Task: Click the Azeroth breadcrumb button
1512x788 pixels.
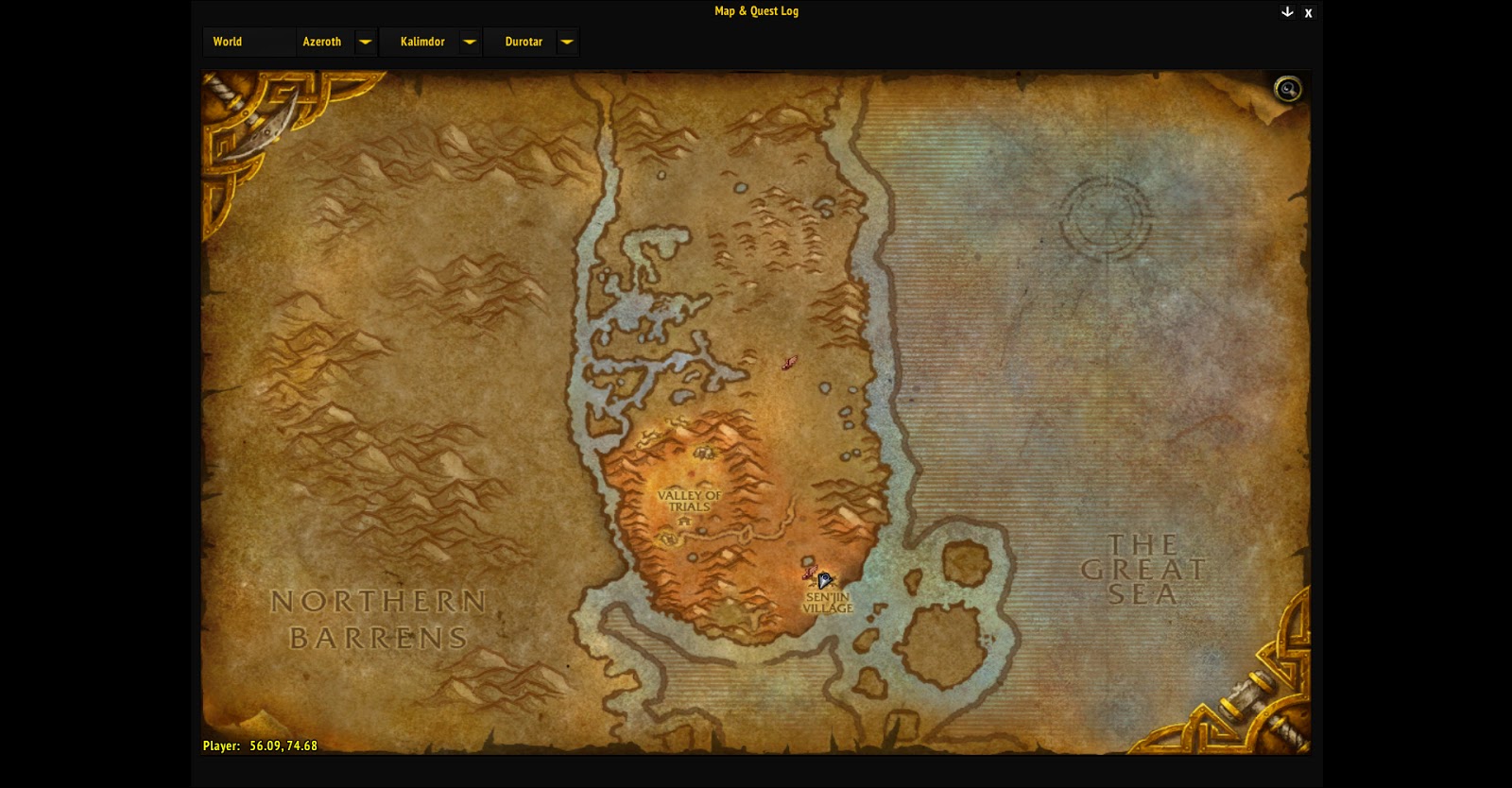Action: pyautogui.click(x=323, y=42)
